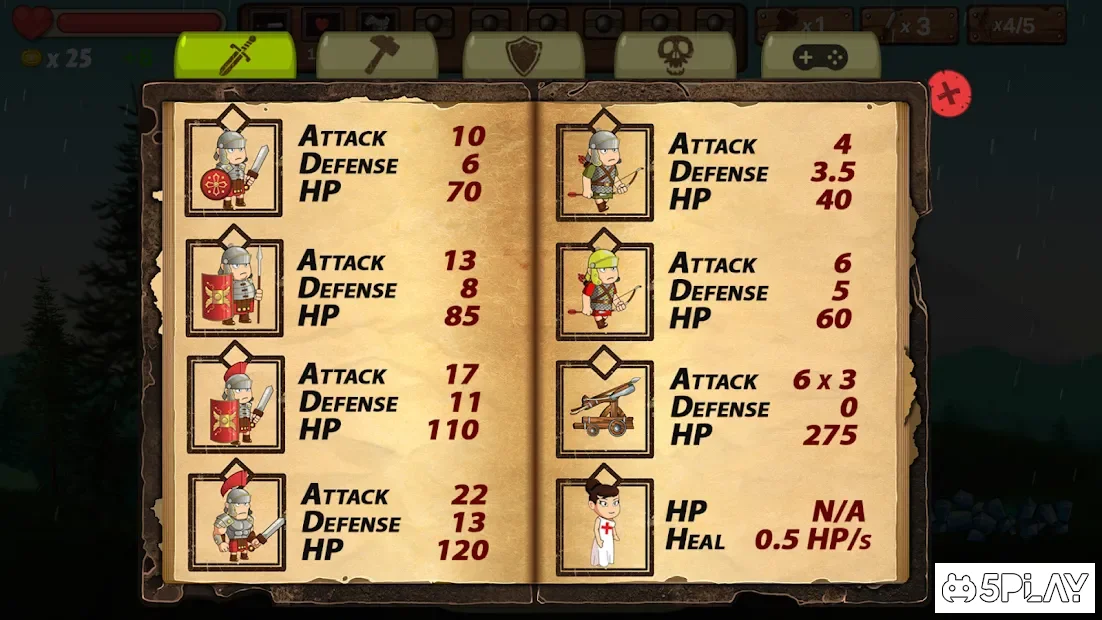Switch to the sword tab
The width and height of the screenshot is (1102, 620).
(235, 56)
